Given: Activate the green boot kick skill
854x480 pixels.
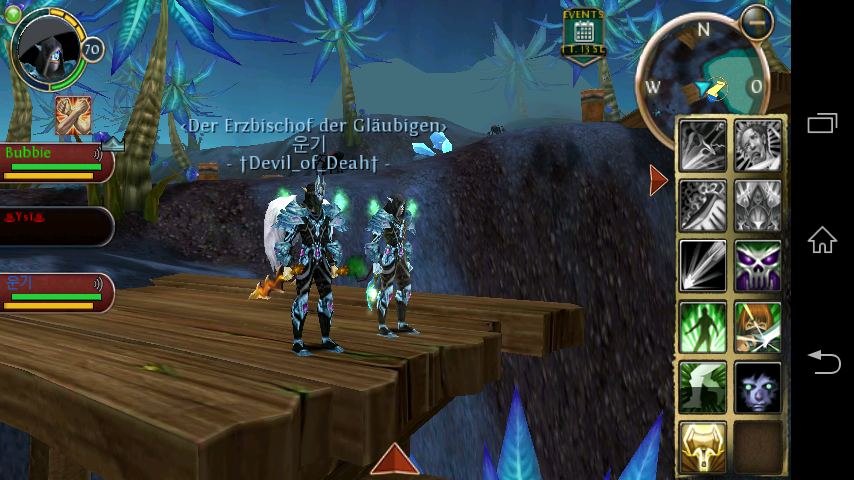Looking at the screenshot, I should point(703,387).
